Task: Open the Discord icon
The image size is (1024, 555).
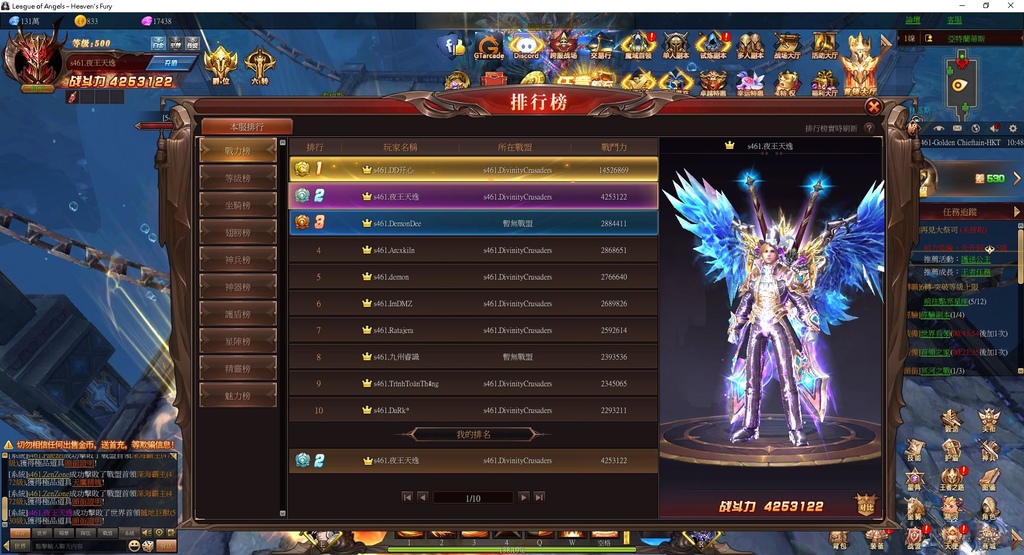Action: tap(525, 47)
